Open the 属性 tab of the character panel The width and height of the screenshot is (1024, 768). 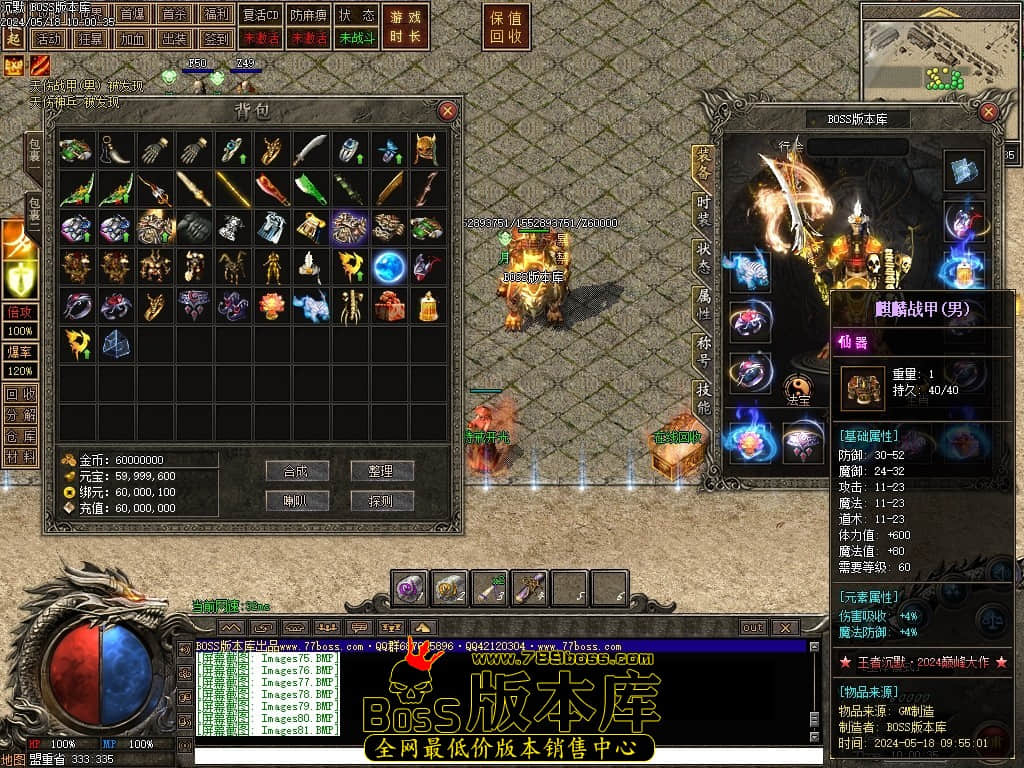tap(703, 308)
